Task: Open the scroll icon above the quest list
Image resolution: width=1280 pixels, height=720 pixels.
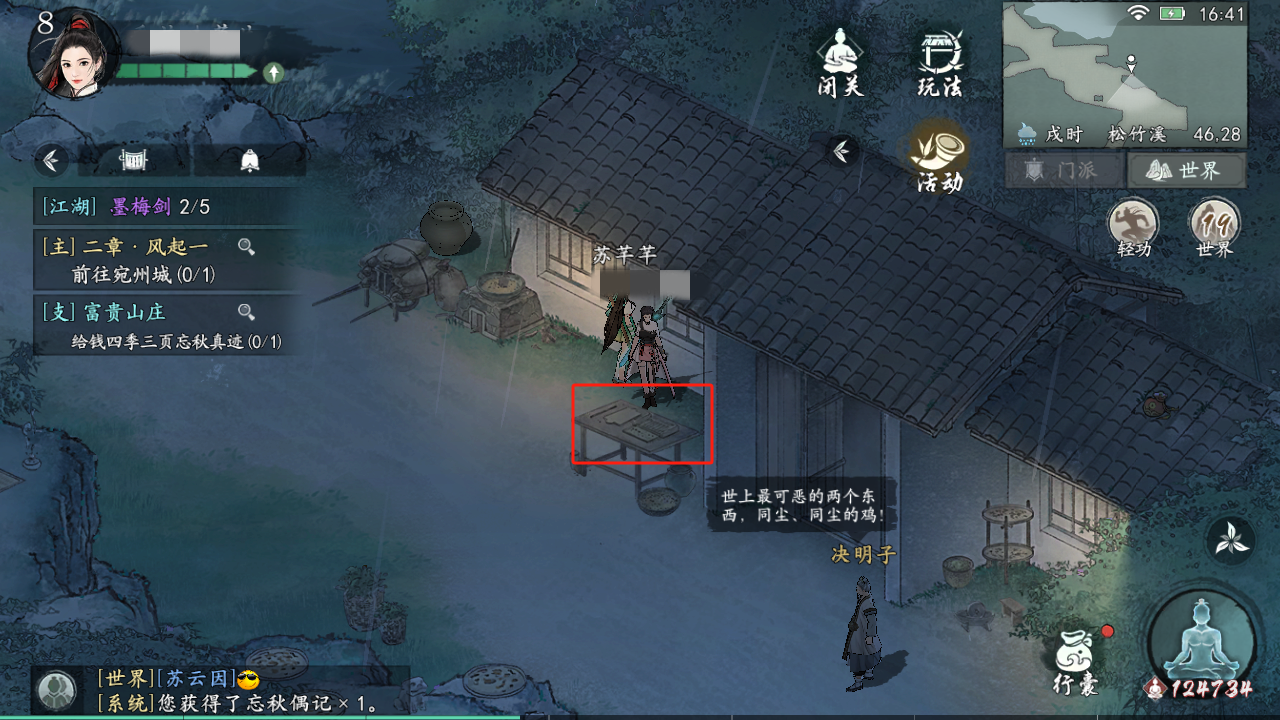Action: coord(133,160)
